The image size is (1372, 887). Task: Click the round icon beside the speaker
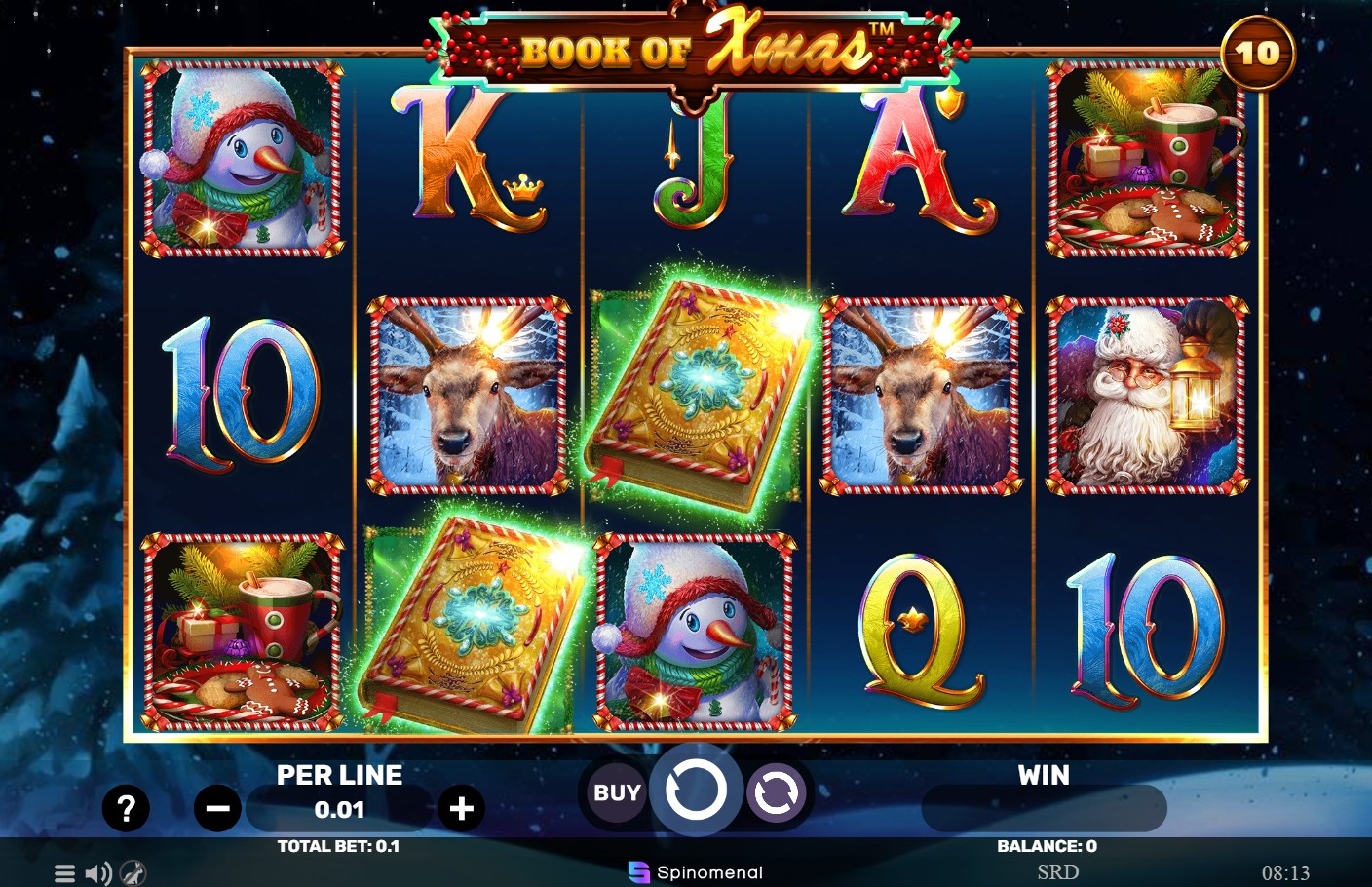[133, 873]
